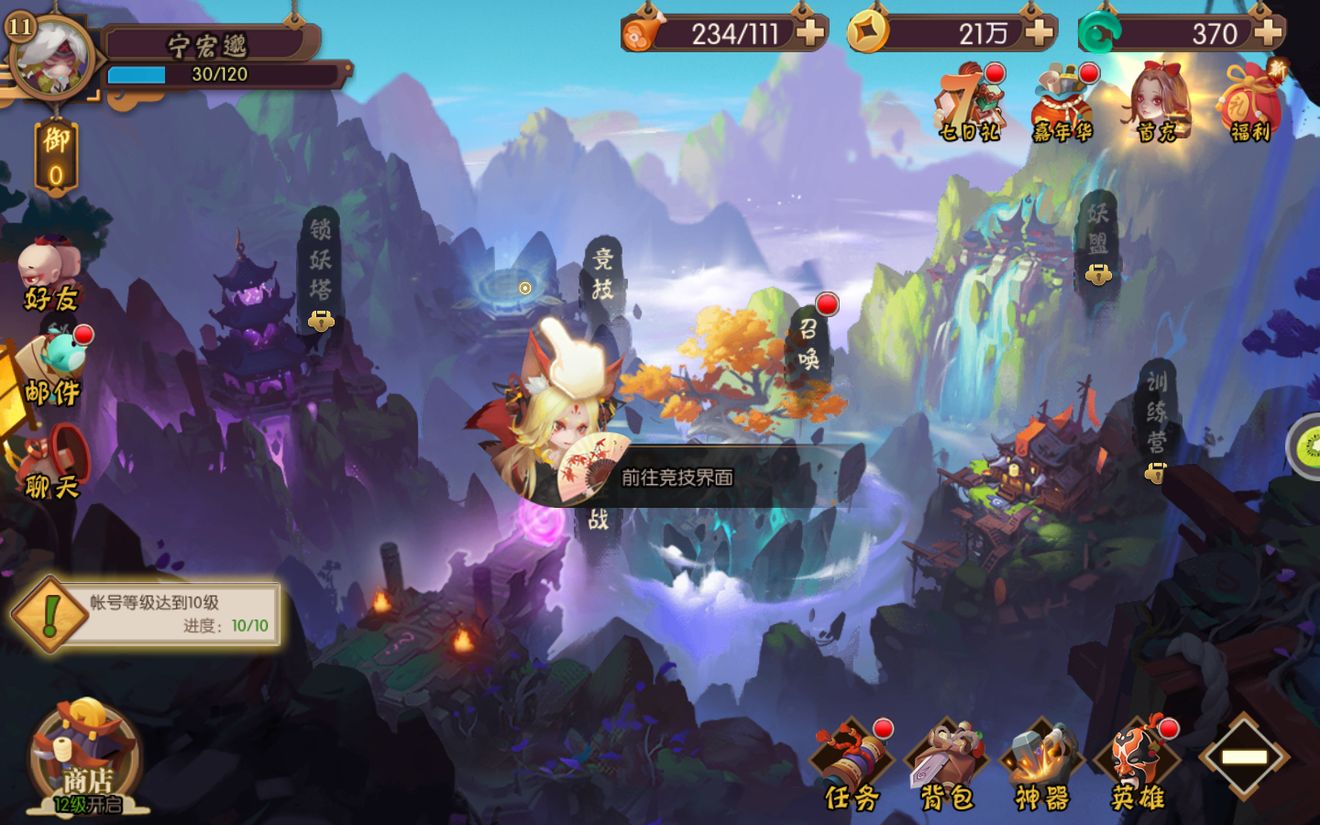Screen dimensions: 1320x825
Task: Open the 首充 first recharge offer
Action: (1158, 102)
